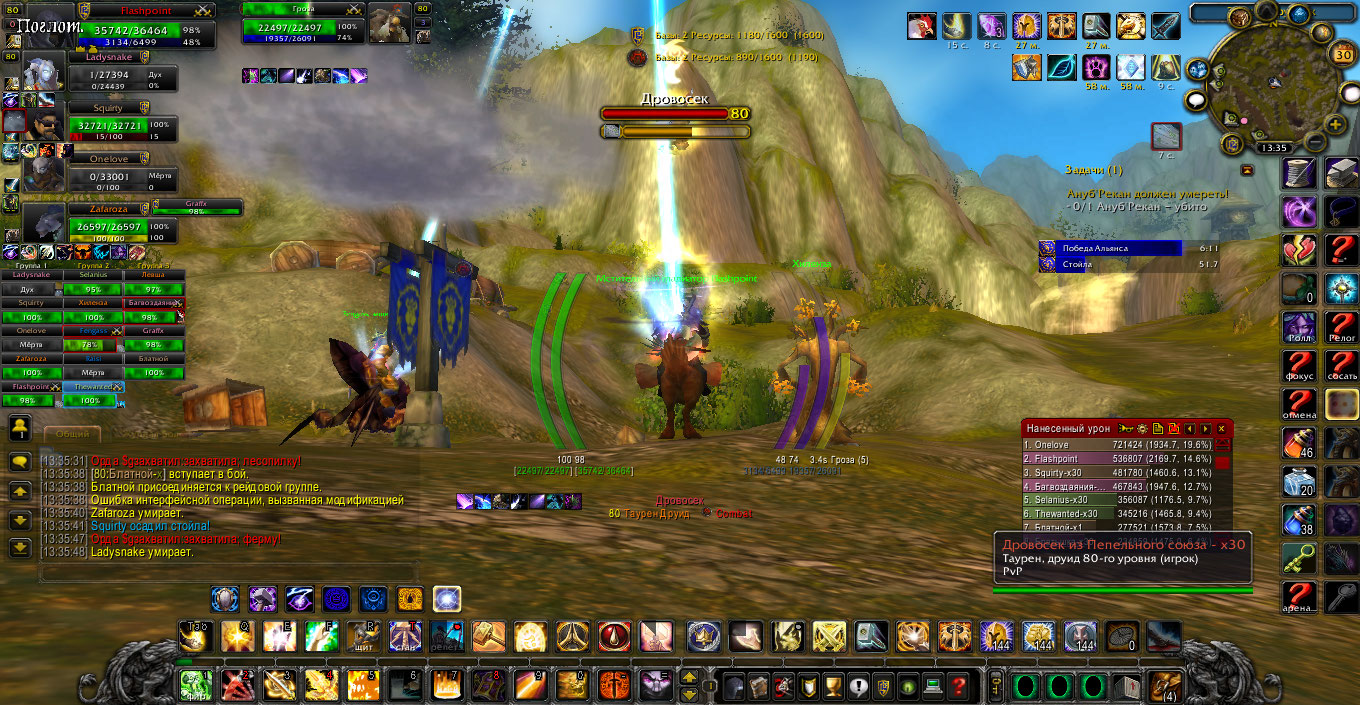Open the Общий chat tab
Viewport: 1360px width, 705px height.
[72, 434]
